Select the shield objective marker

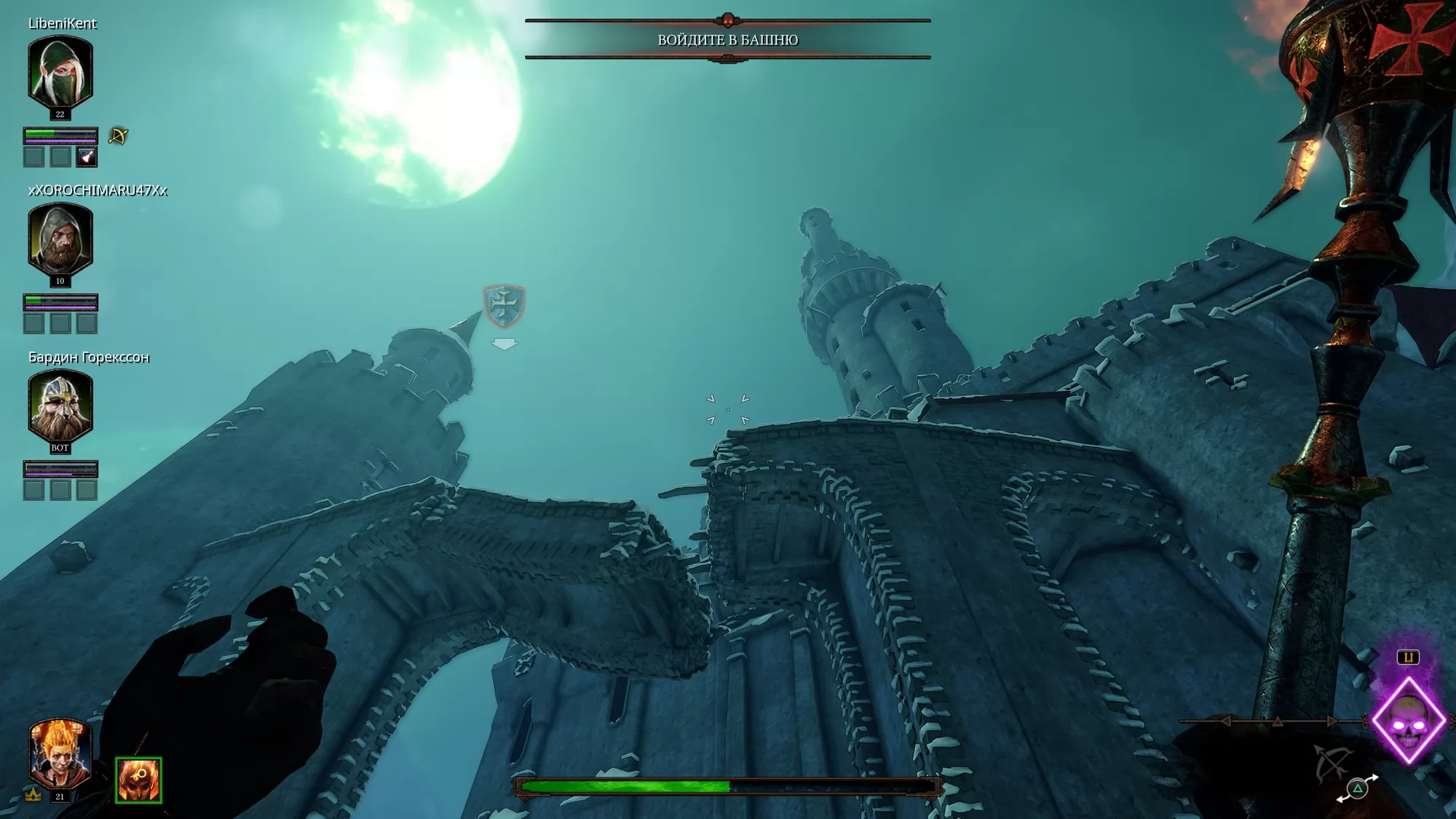(504, 306)
